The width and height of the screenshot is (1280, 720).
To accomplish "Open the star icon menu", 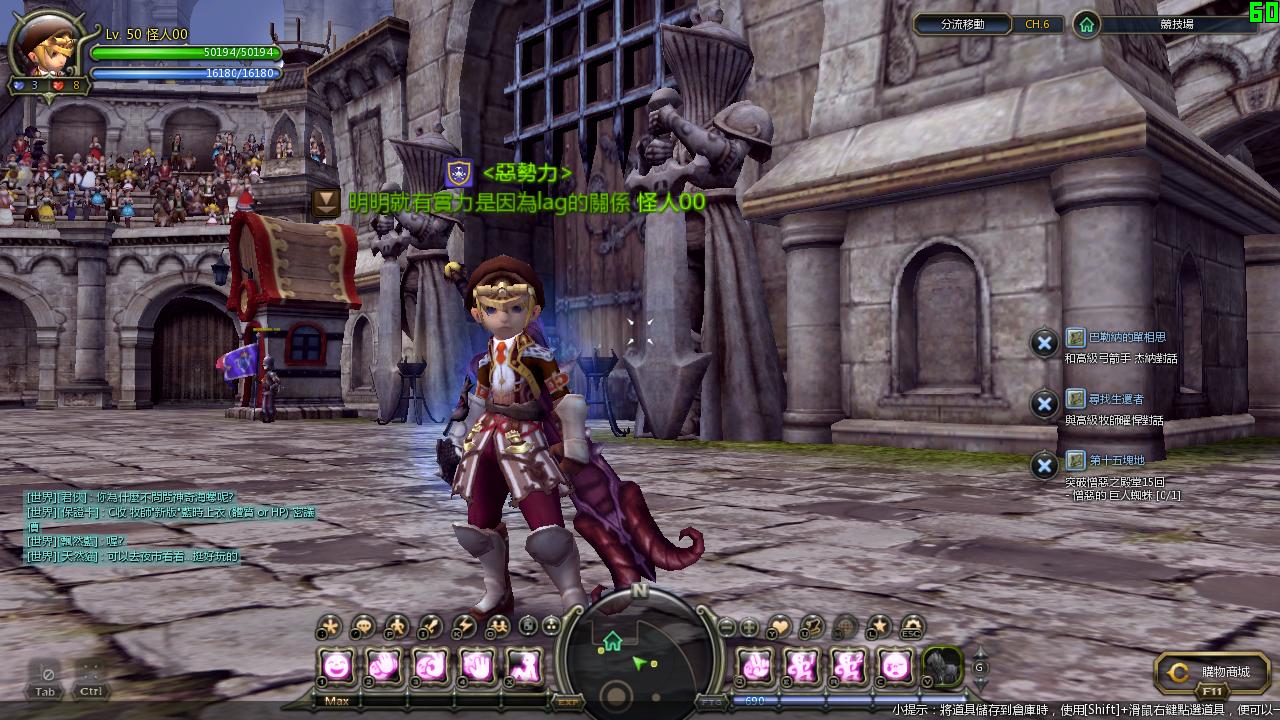I will pos(878,627).
